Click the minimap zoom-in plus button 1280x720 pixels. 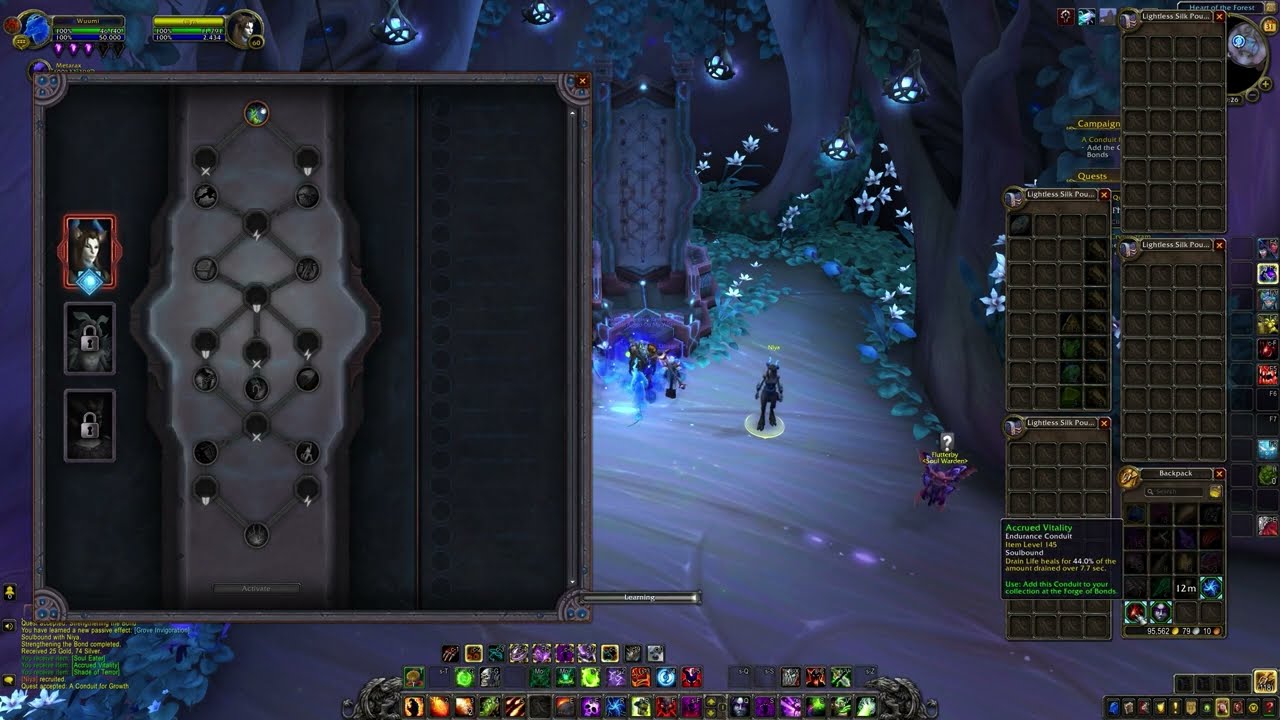point(1265,83)
